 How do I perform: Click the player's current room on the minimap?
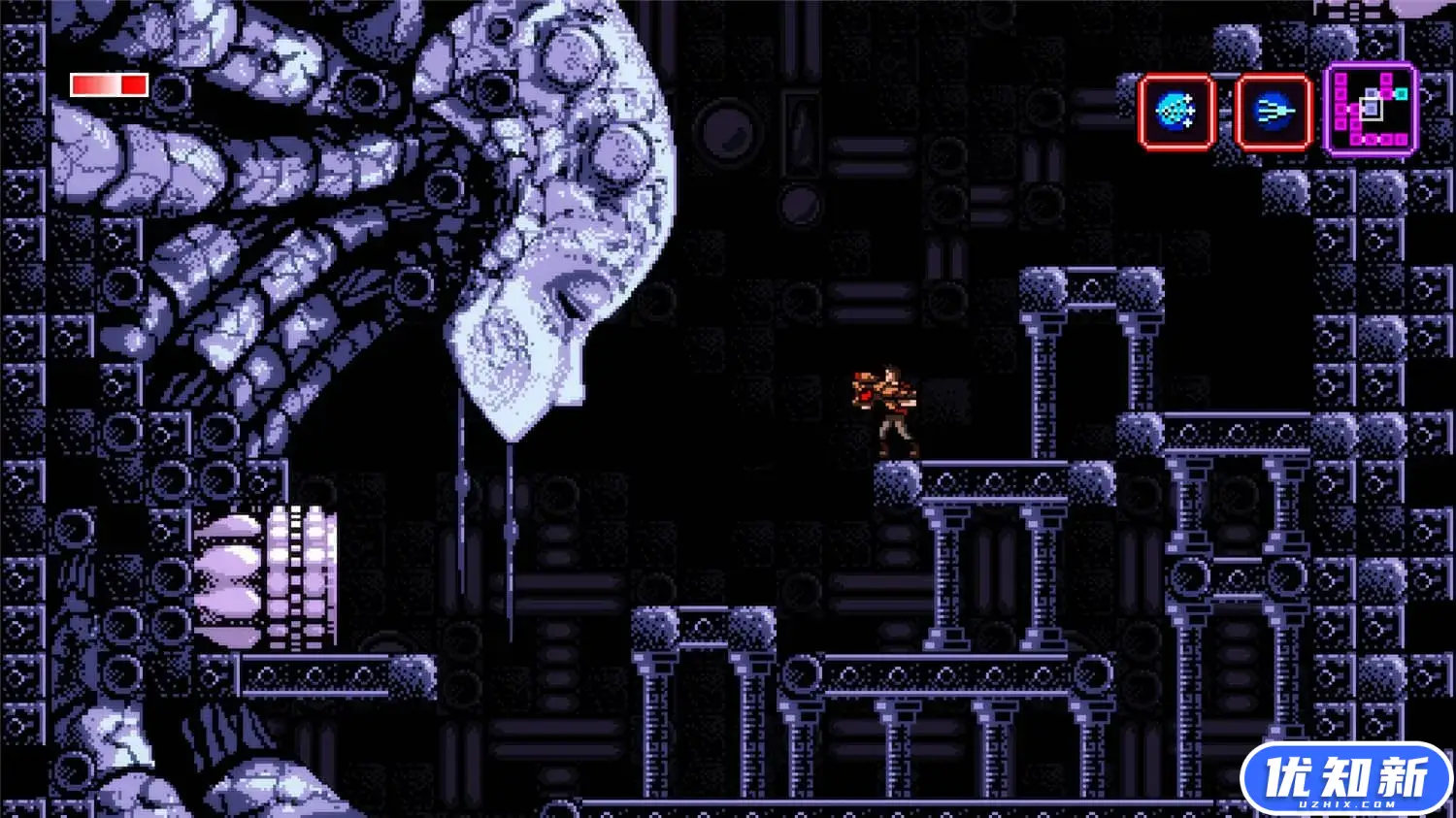(1371, 109)
